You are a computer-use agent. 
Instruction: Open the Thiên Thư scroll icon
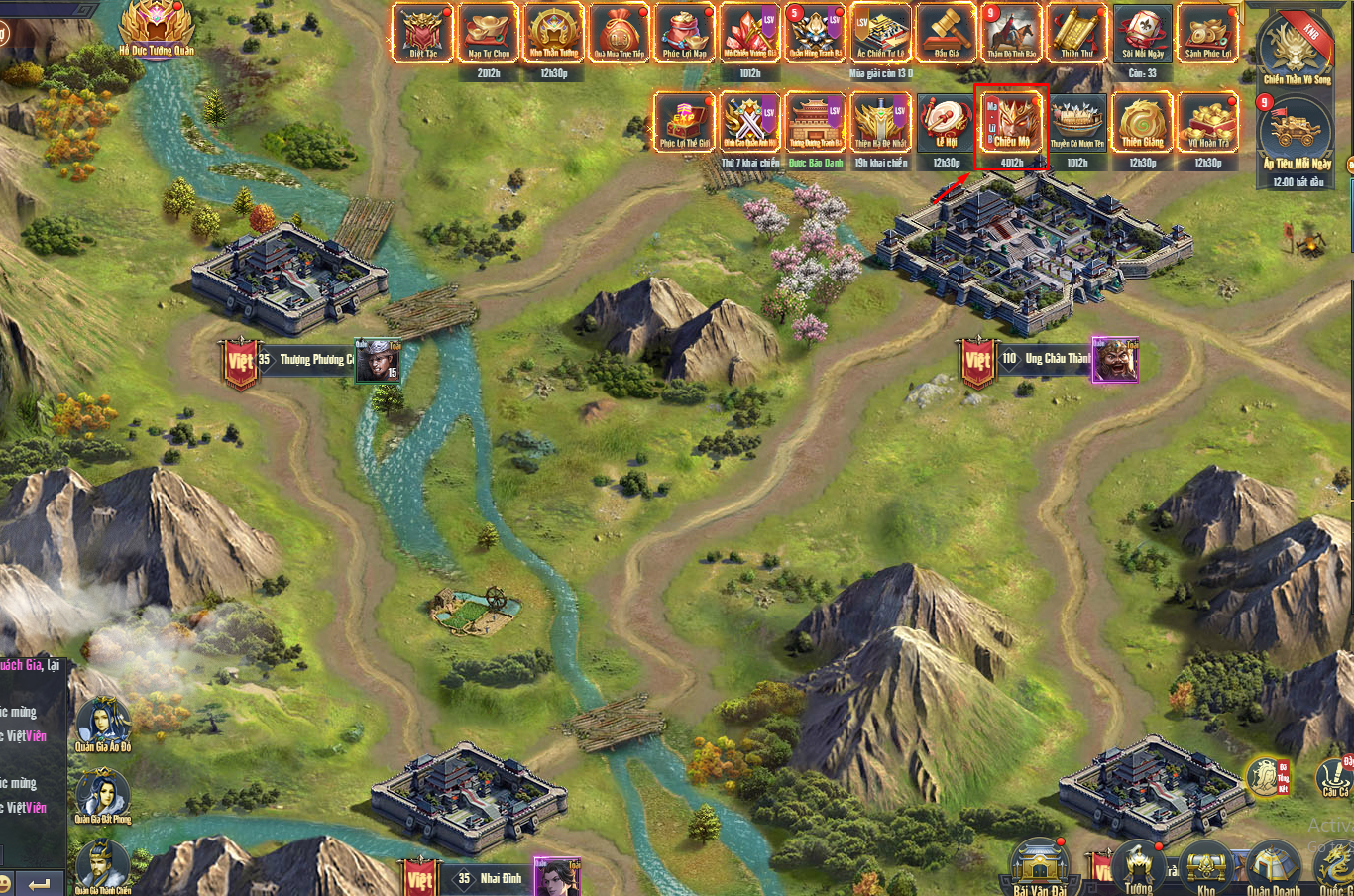(1076, 33)
